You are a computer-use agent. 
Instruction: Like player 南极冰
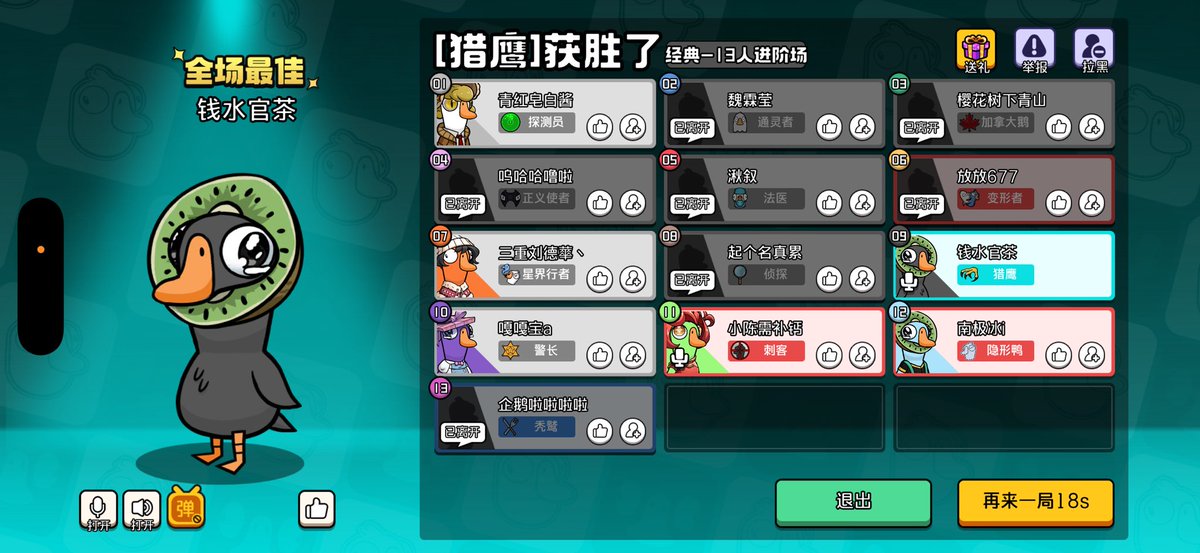tap(1059, 354)
